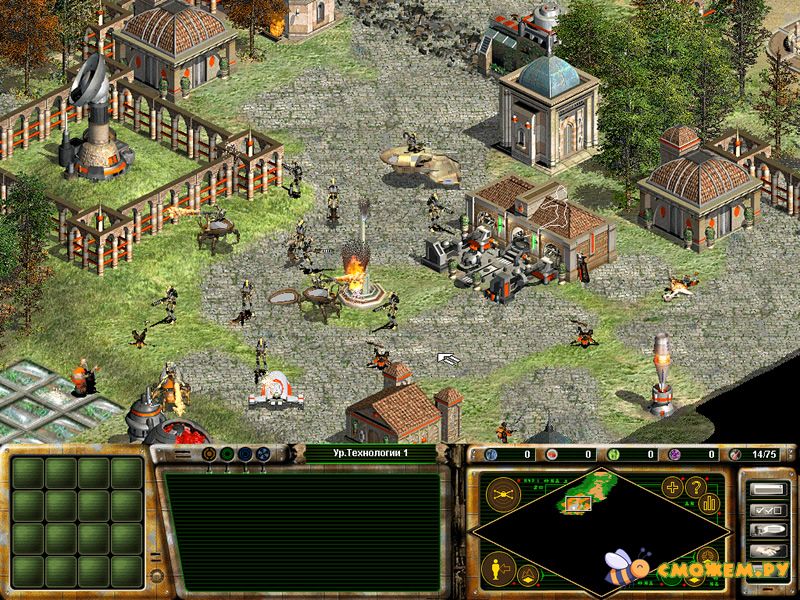Click the diamond icon beside idle worker
This screenshot has width=800, height=600.
(x=525, y=573)
